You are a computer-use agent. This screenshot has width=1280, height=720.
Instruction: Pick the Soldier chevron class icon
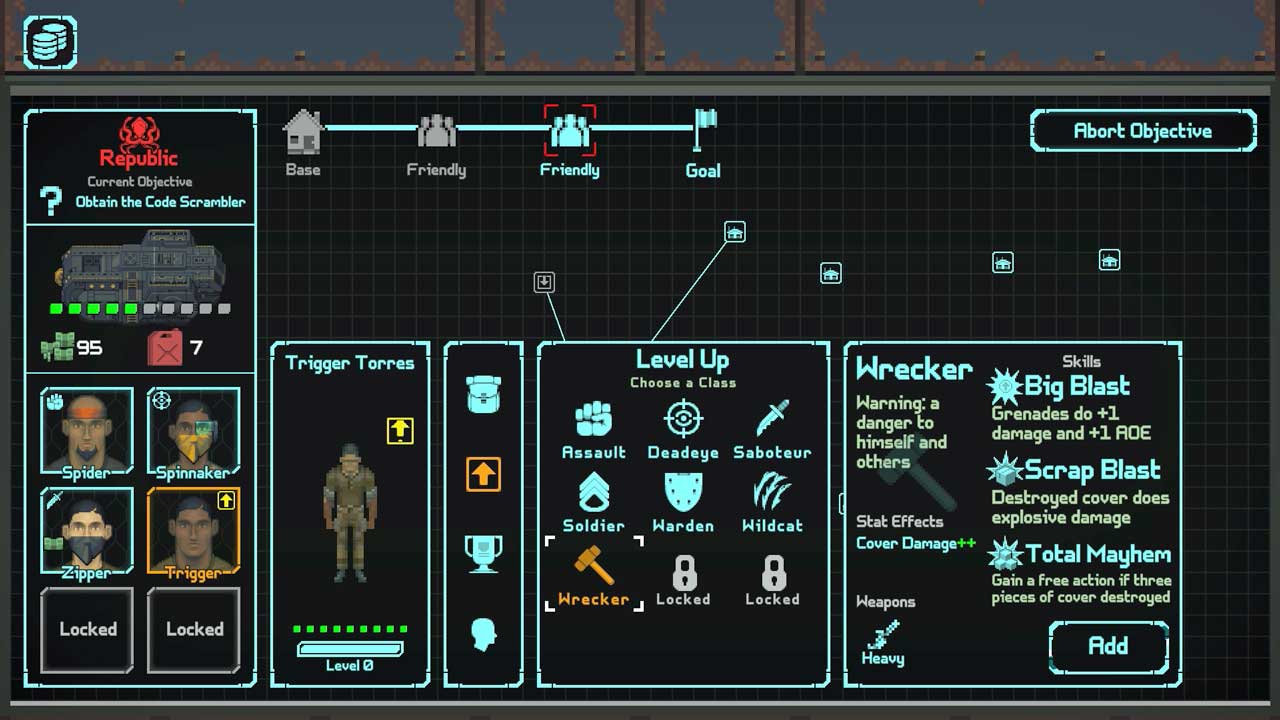594,492
